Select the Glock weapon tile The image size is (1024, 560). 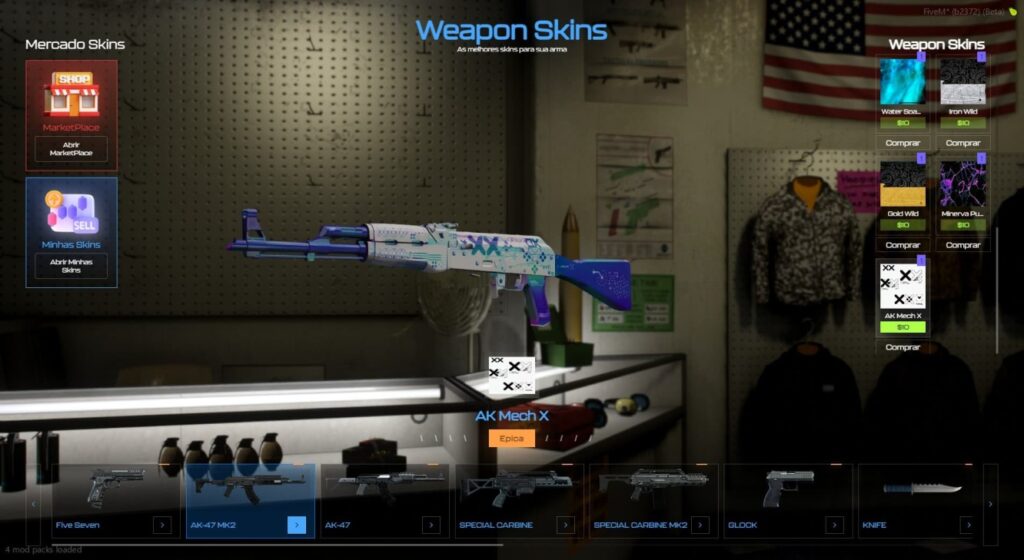(786, 502)
